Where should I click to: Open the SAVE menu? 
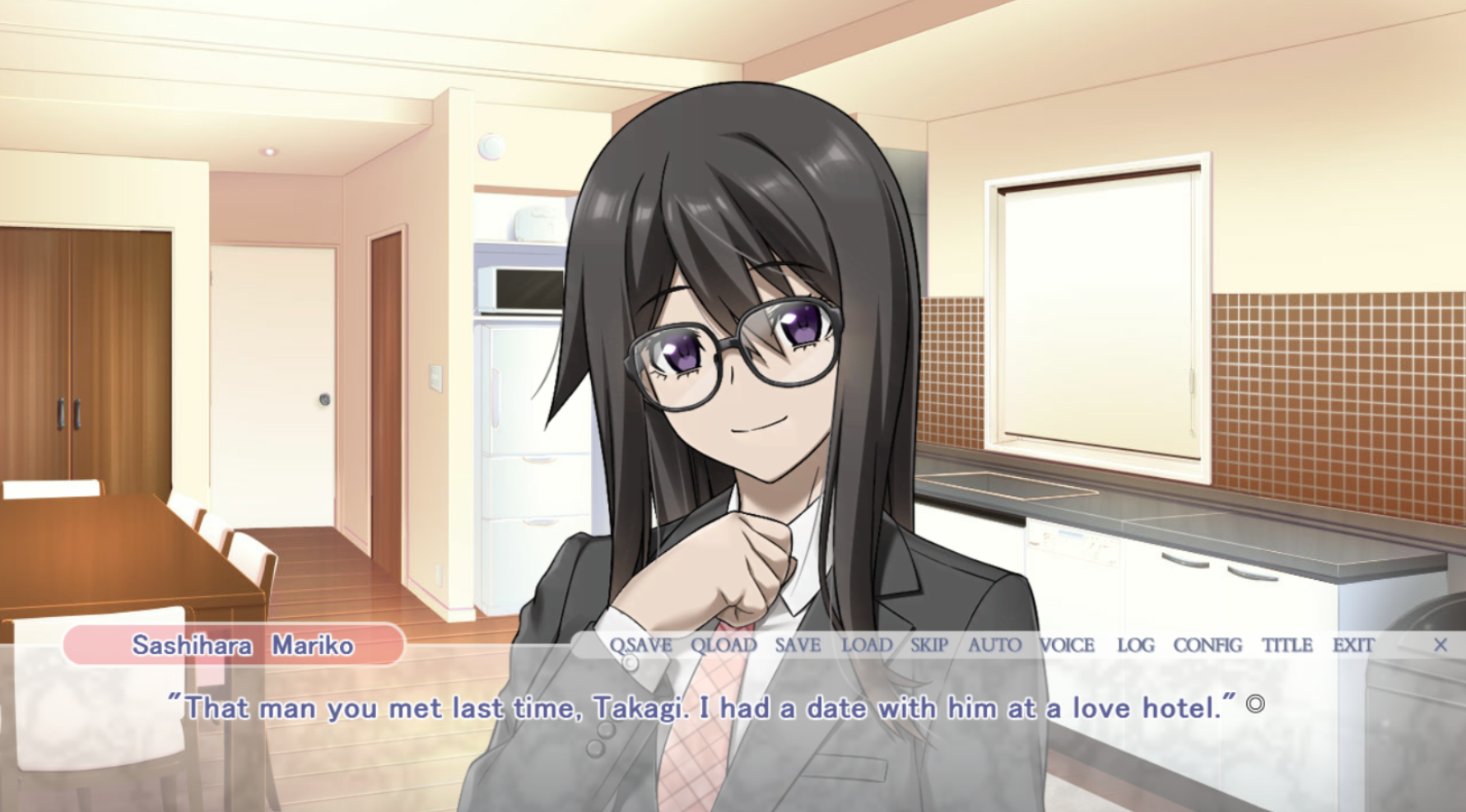click(x=798, y=645)
